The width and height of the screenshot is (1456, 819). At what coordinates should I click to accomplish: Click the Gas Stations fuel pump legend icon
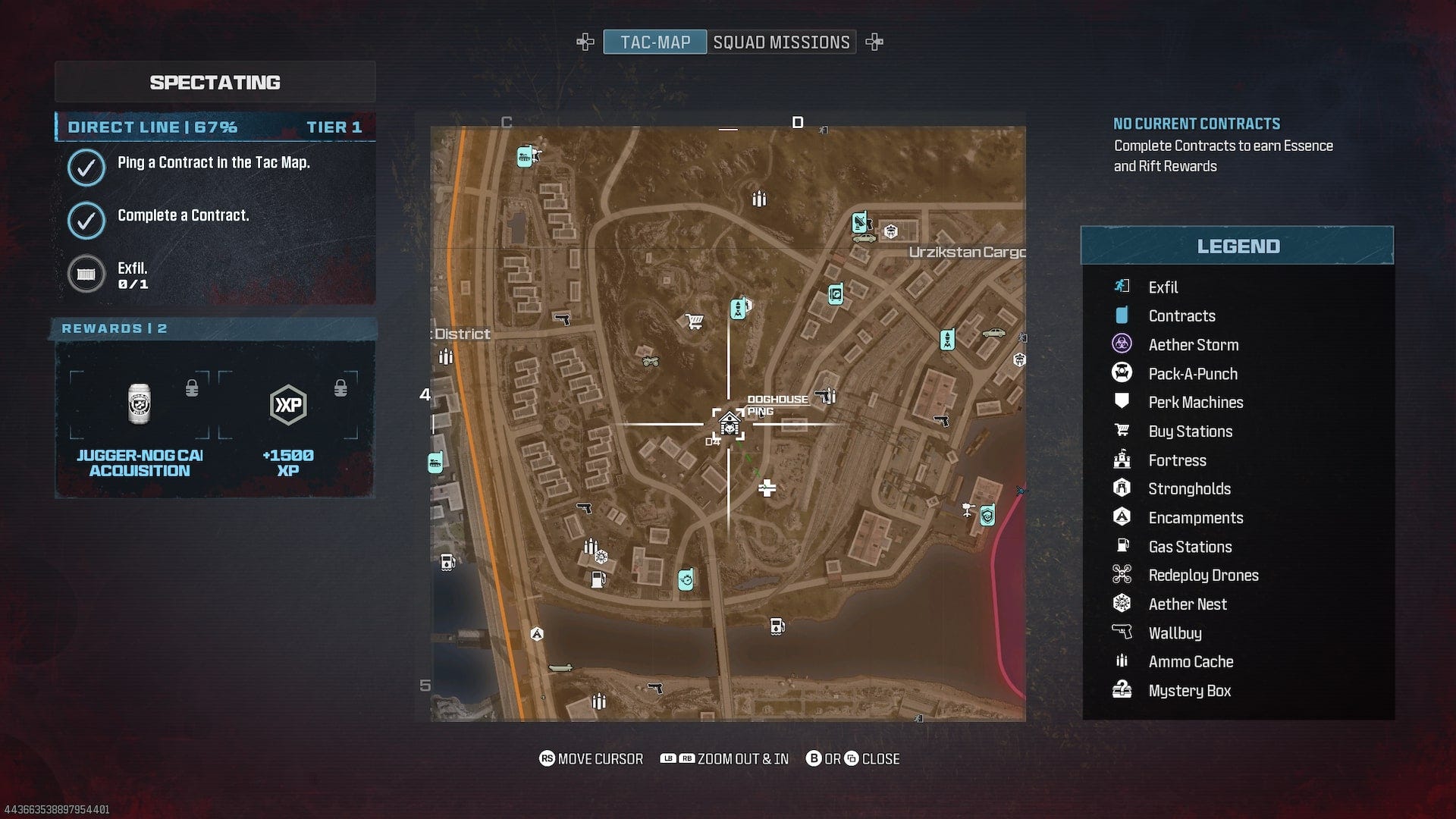[x=1122, y=546]
